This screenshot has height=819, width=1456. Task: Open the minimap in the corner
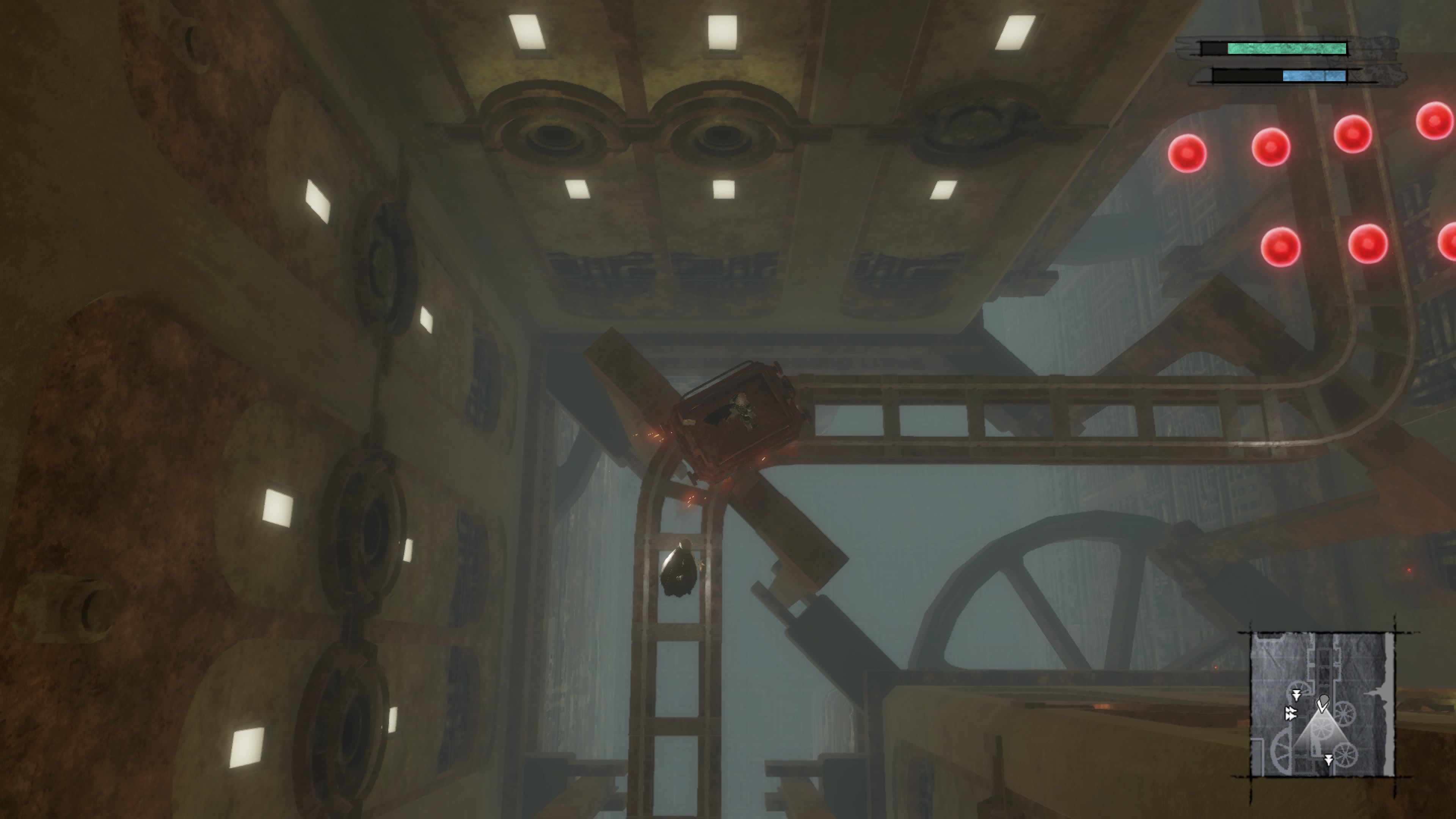pos(1321,704)
